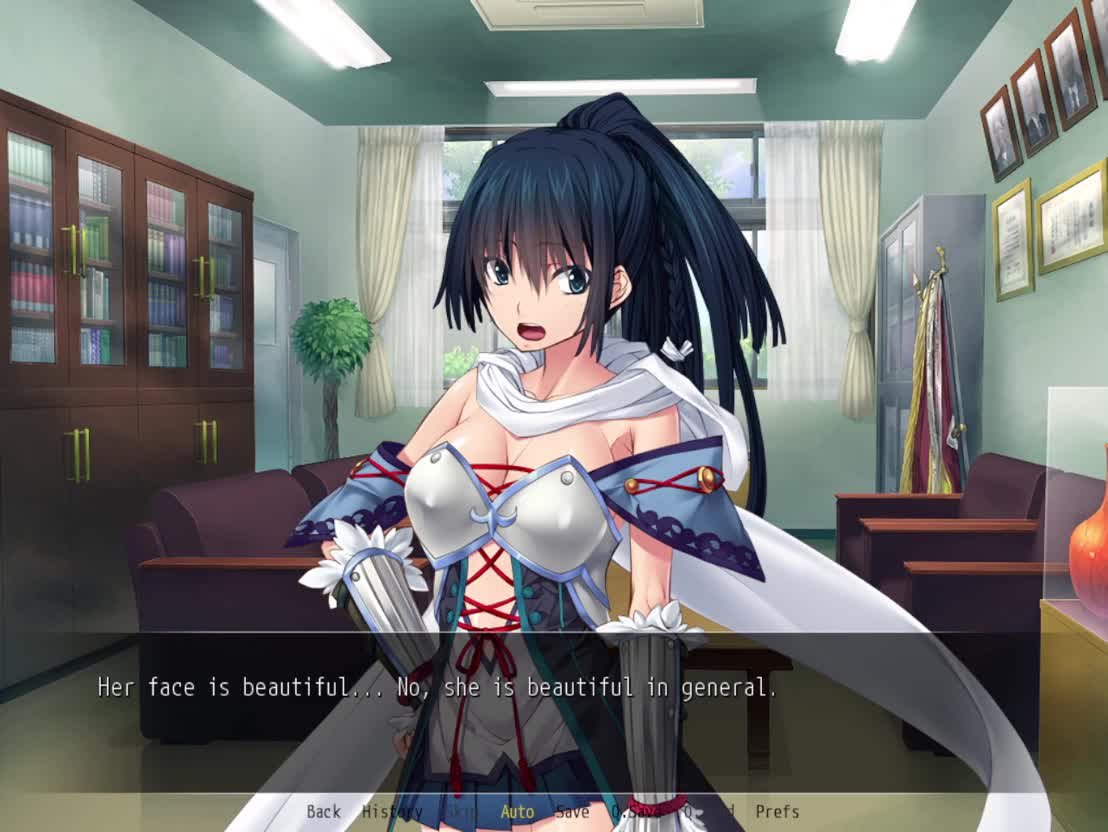The image size is (1108, 832).
Task: Quick save with Q.Save
Action: [635, 812]
